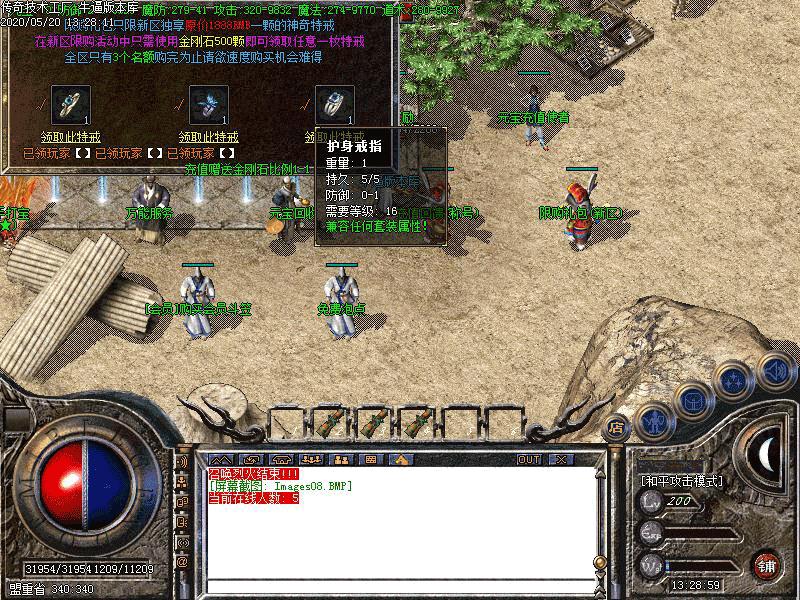Select the 护身戒指 ring item slot
The image size is (800, 600).
pos(335,104)
